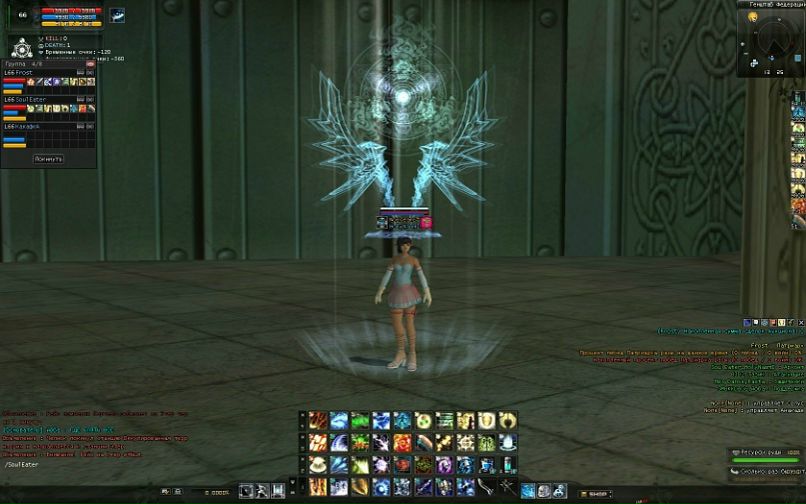Image resolution: width=806 pixels, height=504 pixels.
Task: Click the clan emblem next to kill stats
Action: [21, 47]
